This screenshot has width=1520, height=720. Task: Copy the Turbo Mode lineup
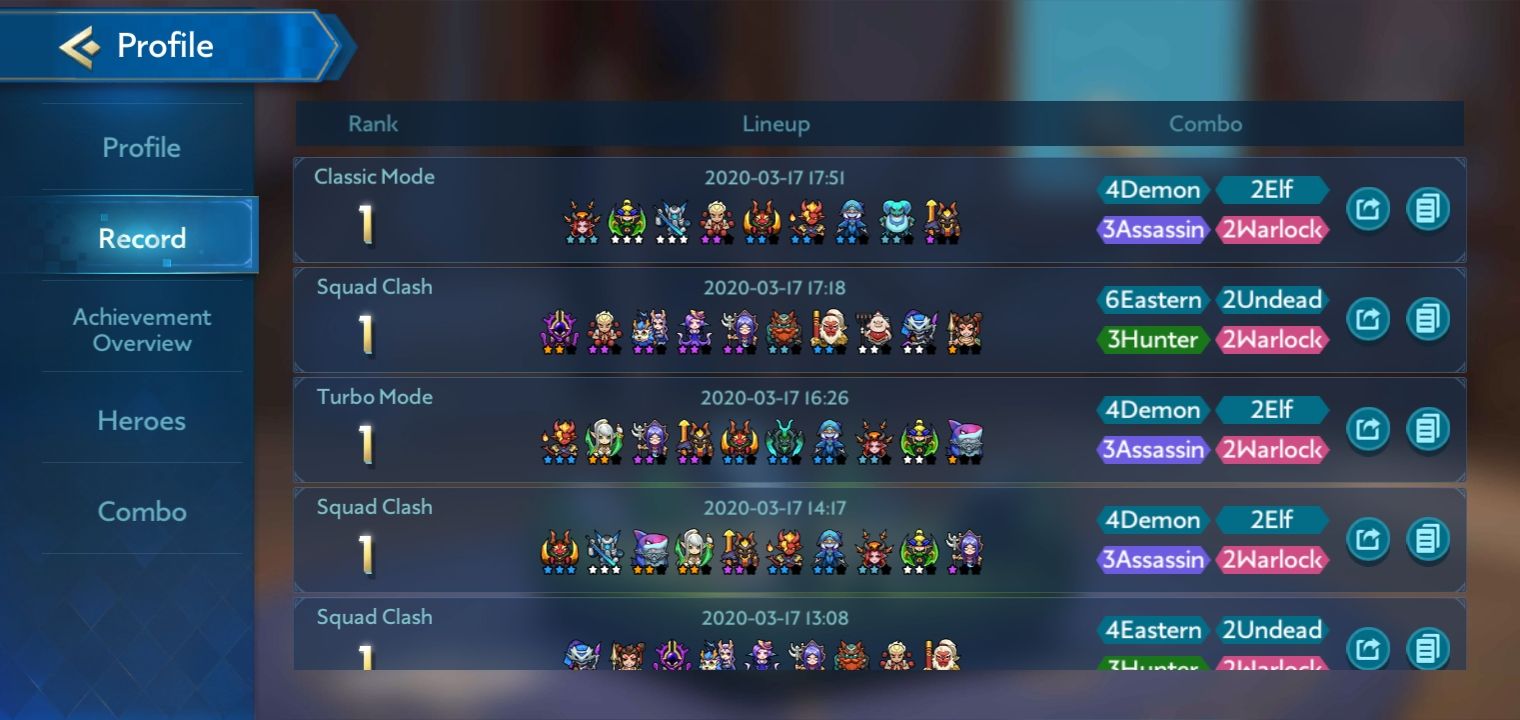pos(1429,428)
